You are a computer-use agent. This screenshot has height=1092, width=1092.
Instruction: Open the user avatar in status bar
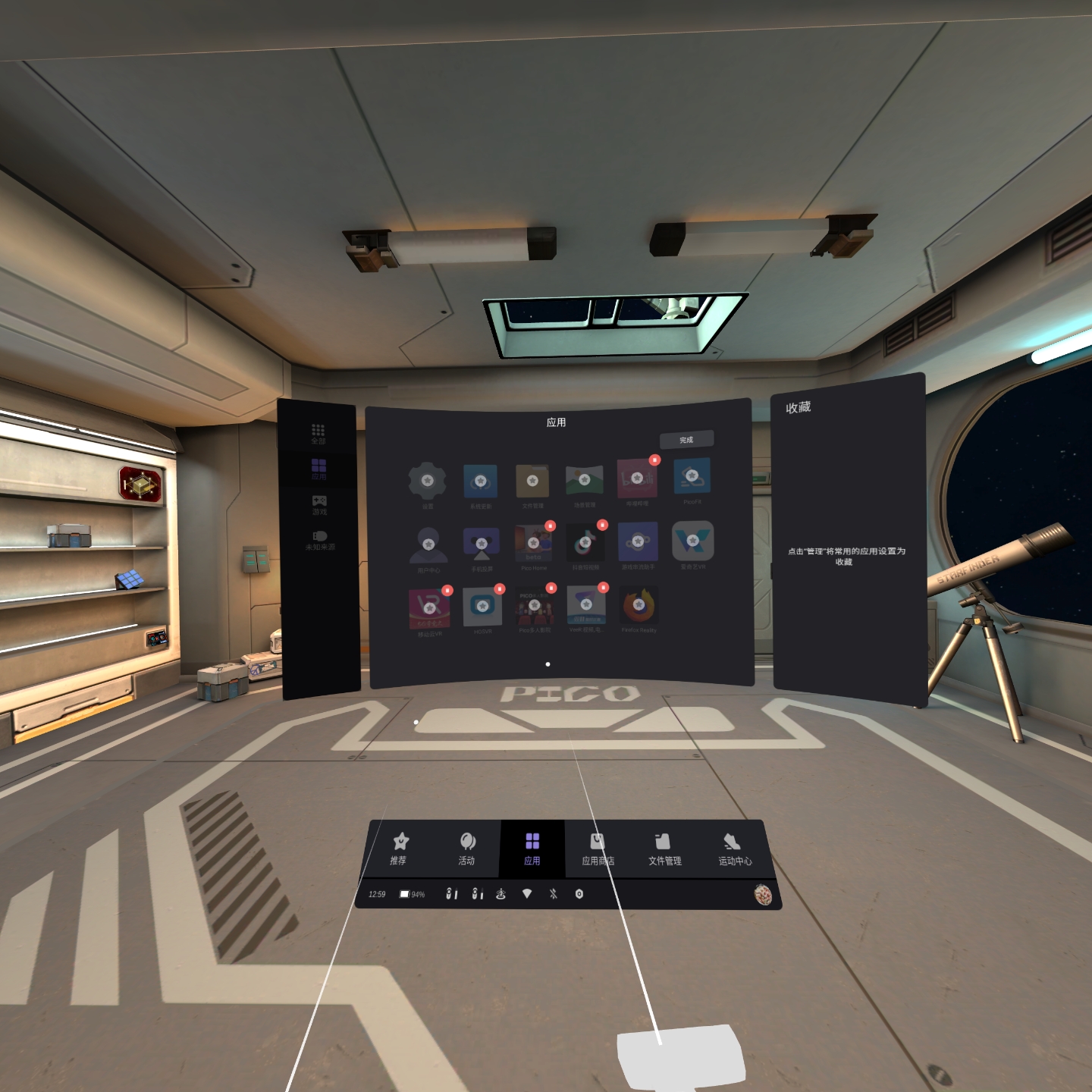pos(763,895)
